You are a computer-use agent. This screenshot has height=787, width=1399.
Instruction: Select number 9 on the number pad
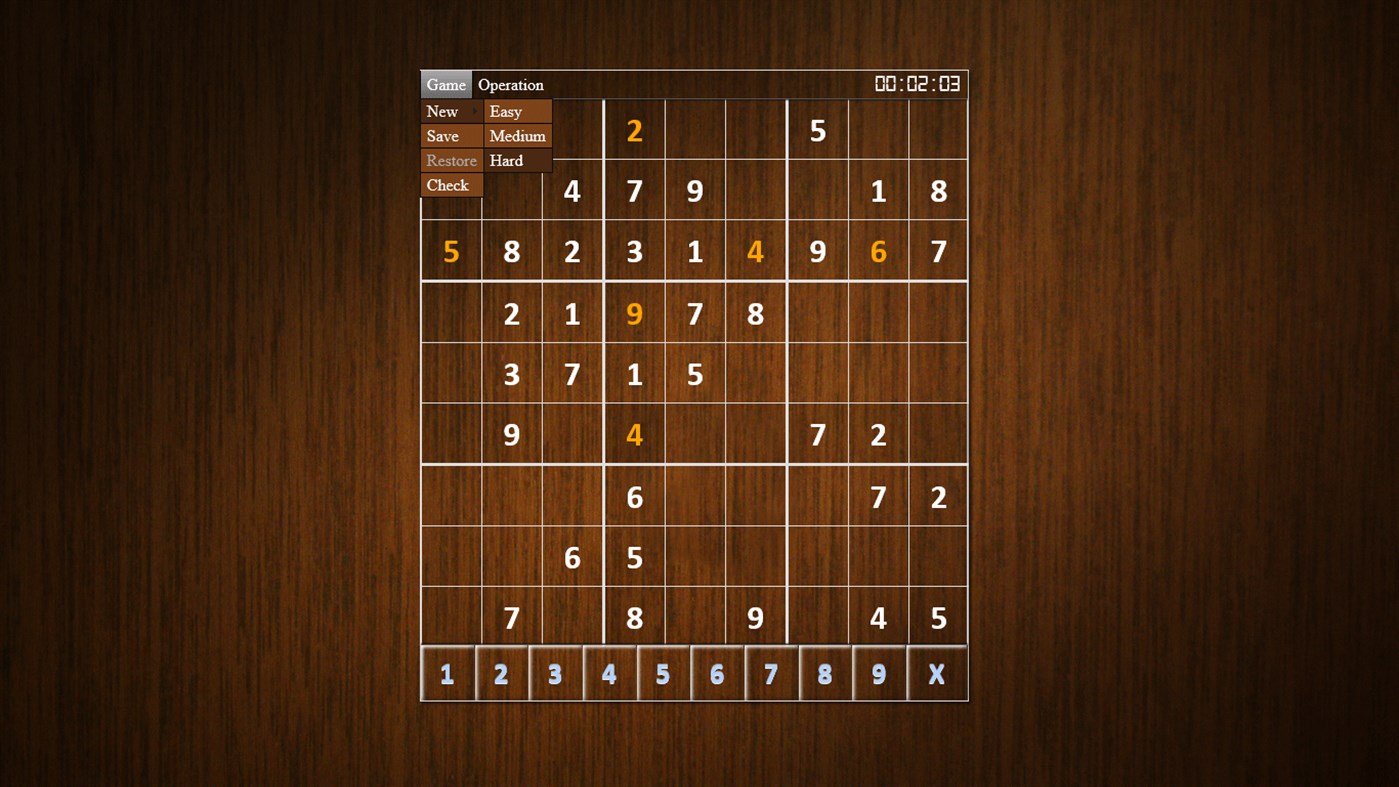[879, 673]
